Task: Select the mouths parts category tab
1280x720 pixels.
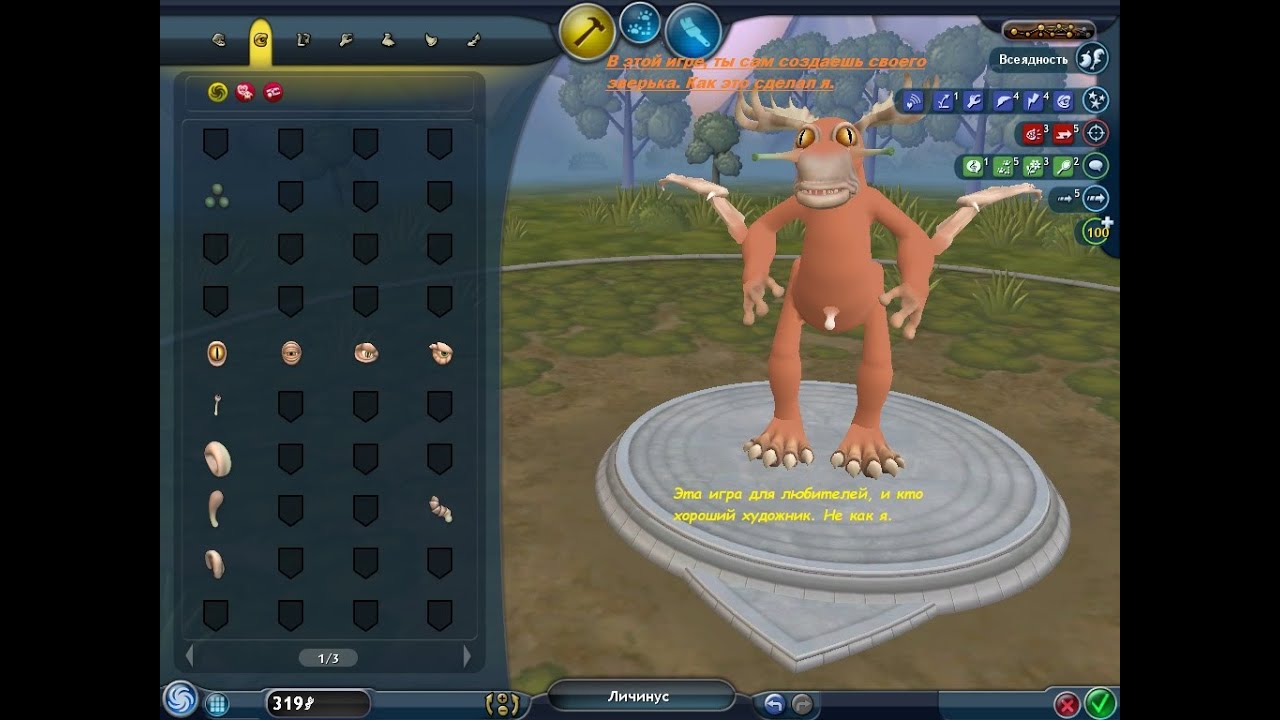Action: pyautogui.click(x=219, y=41)
